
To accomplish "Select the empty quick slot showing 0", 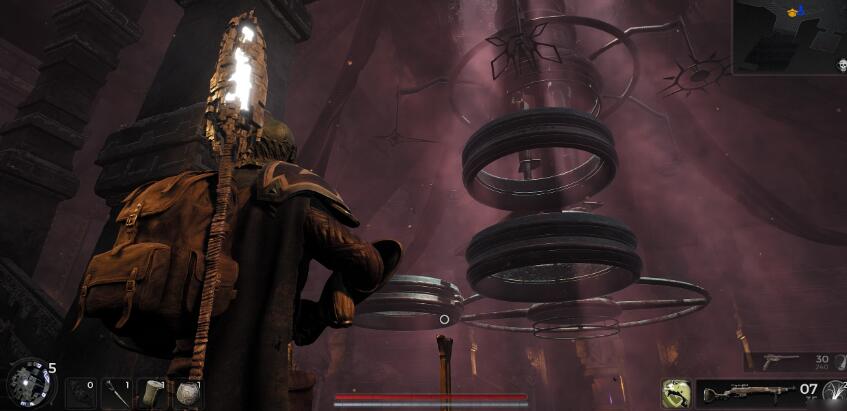I will pyautogui.click(x=80, y=393).
